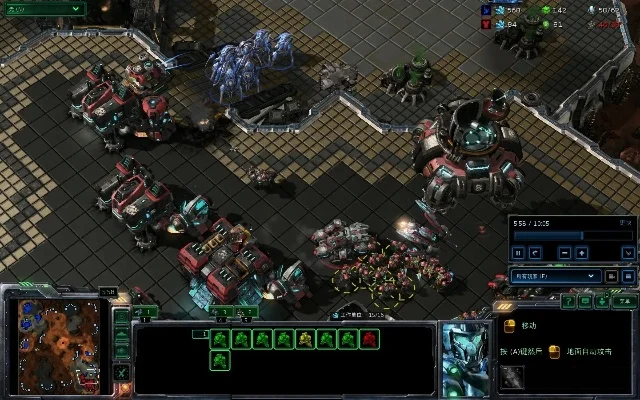Increase replay speed with the plus button

click(x=583, y=253)
